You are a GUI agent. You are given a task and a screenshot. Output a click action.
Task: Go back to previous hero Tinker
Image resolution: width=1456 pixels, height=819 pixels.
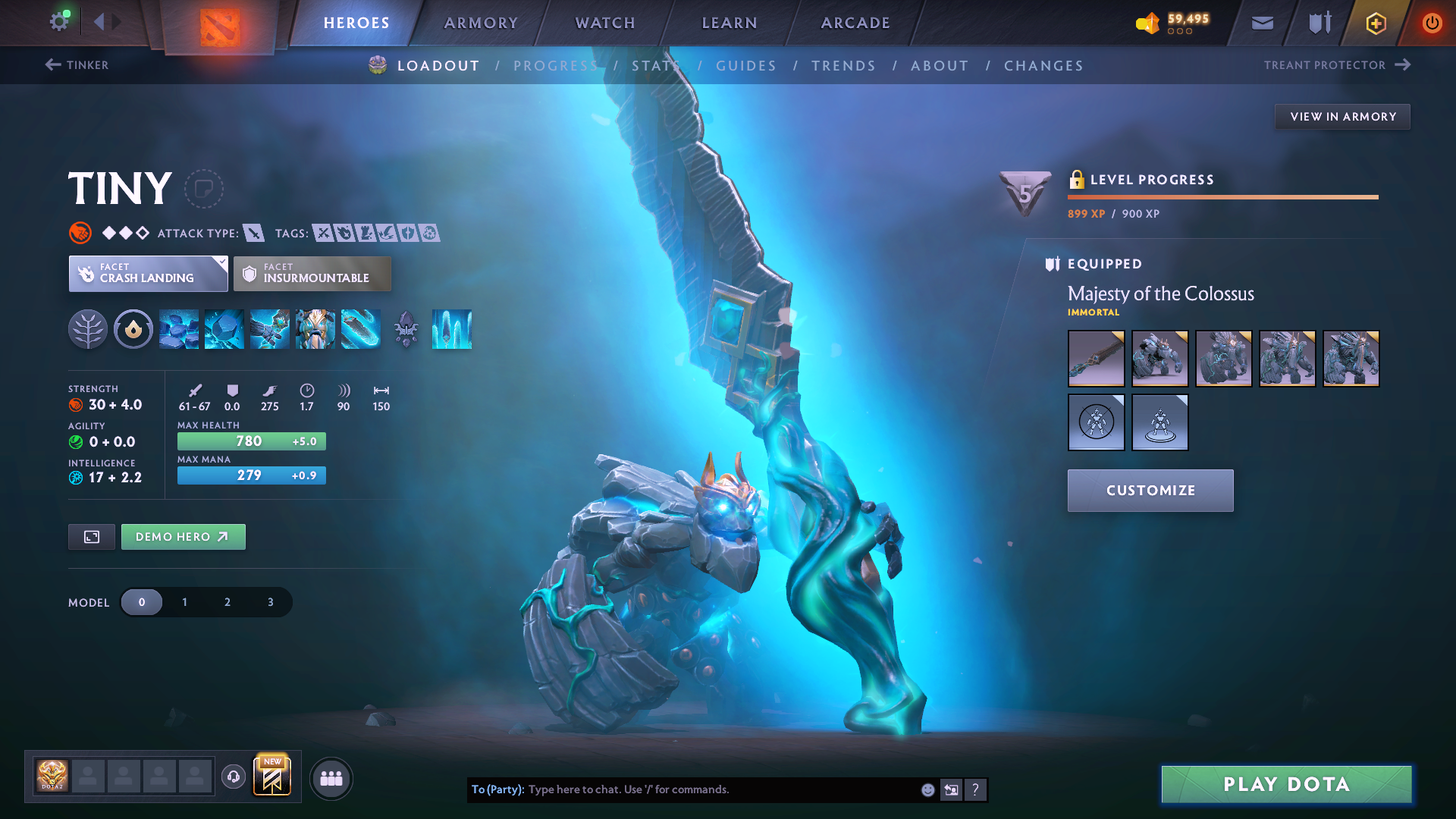click(77, 65)
